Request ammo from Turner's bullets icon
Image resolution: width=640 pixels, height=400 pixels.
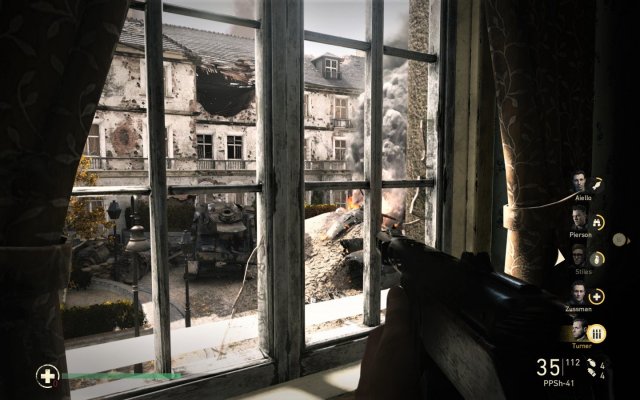[598, 333]
